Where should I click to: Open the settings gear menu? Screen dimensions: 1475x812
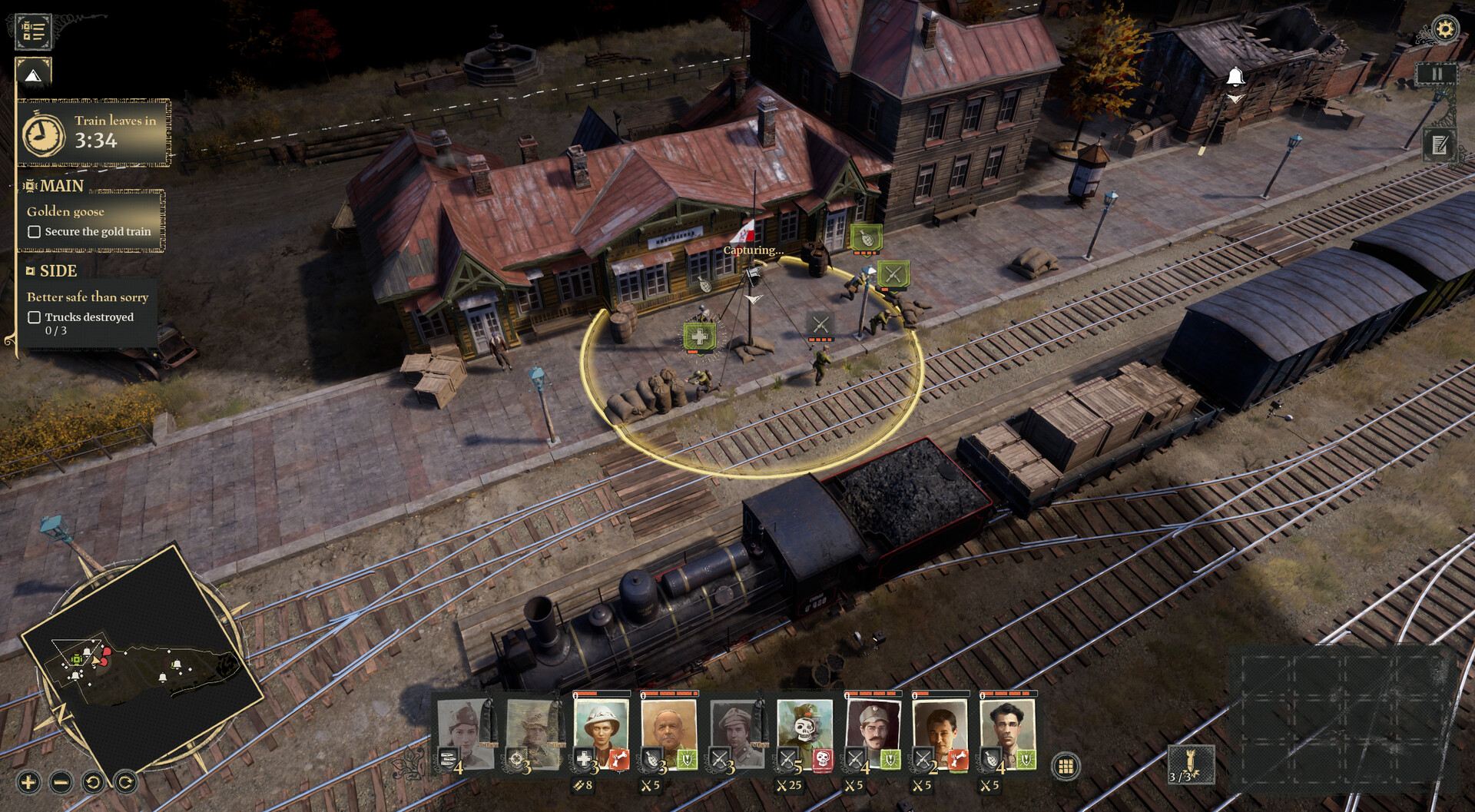[x=1445, y=30]
